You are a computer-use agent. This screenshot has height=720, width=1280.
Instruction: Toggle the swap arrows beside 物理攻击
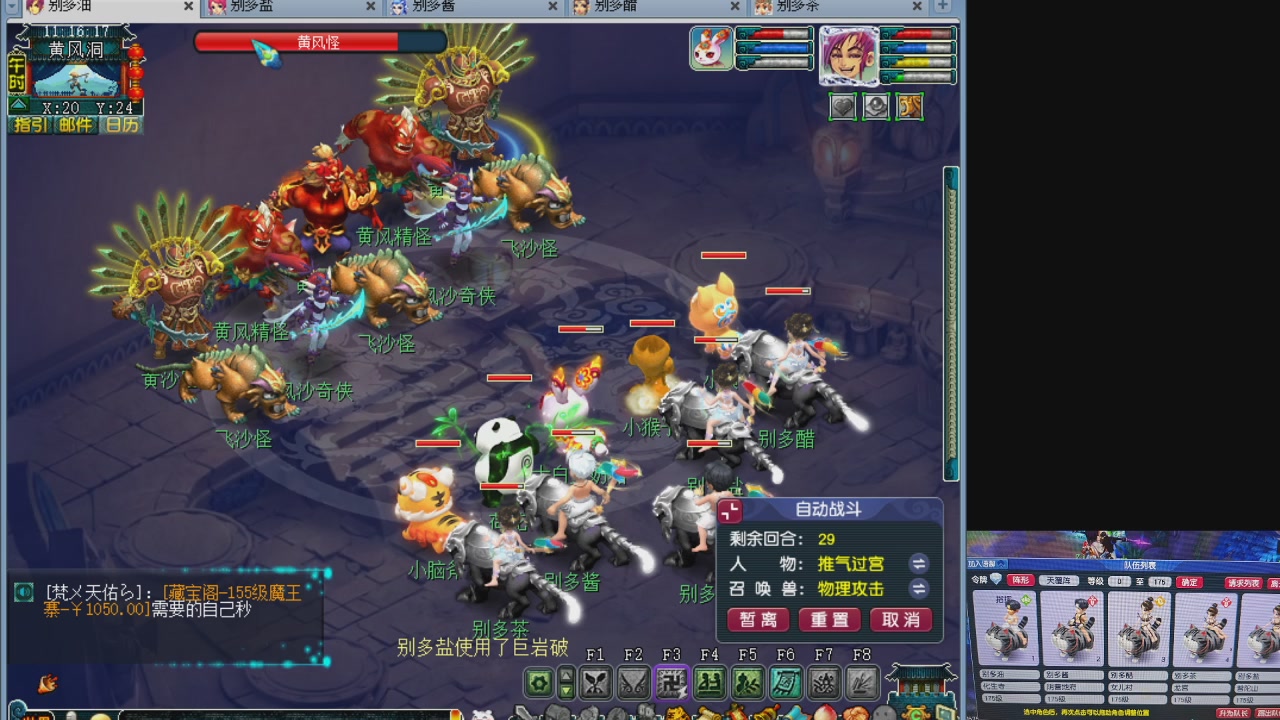(x=918, y=590)
